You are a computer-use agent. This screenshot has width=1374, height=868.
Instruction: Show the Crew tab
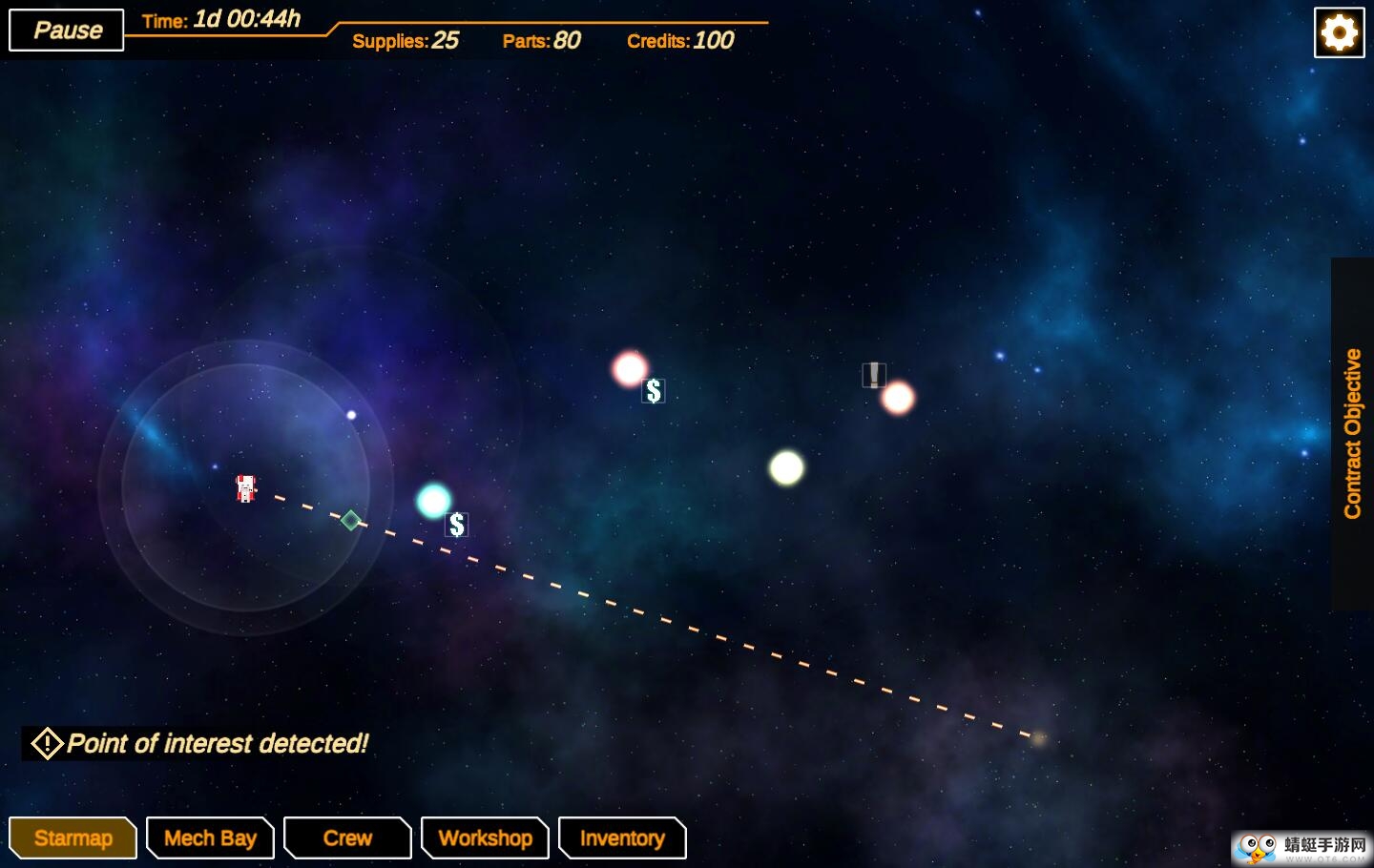(x=347, y=838)
